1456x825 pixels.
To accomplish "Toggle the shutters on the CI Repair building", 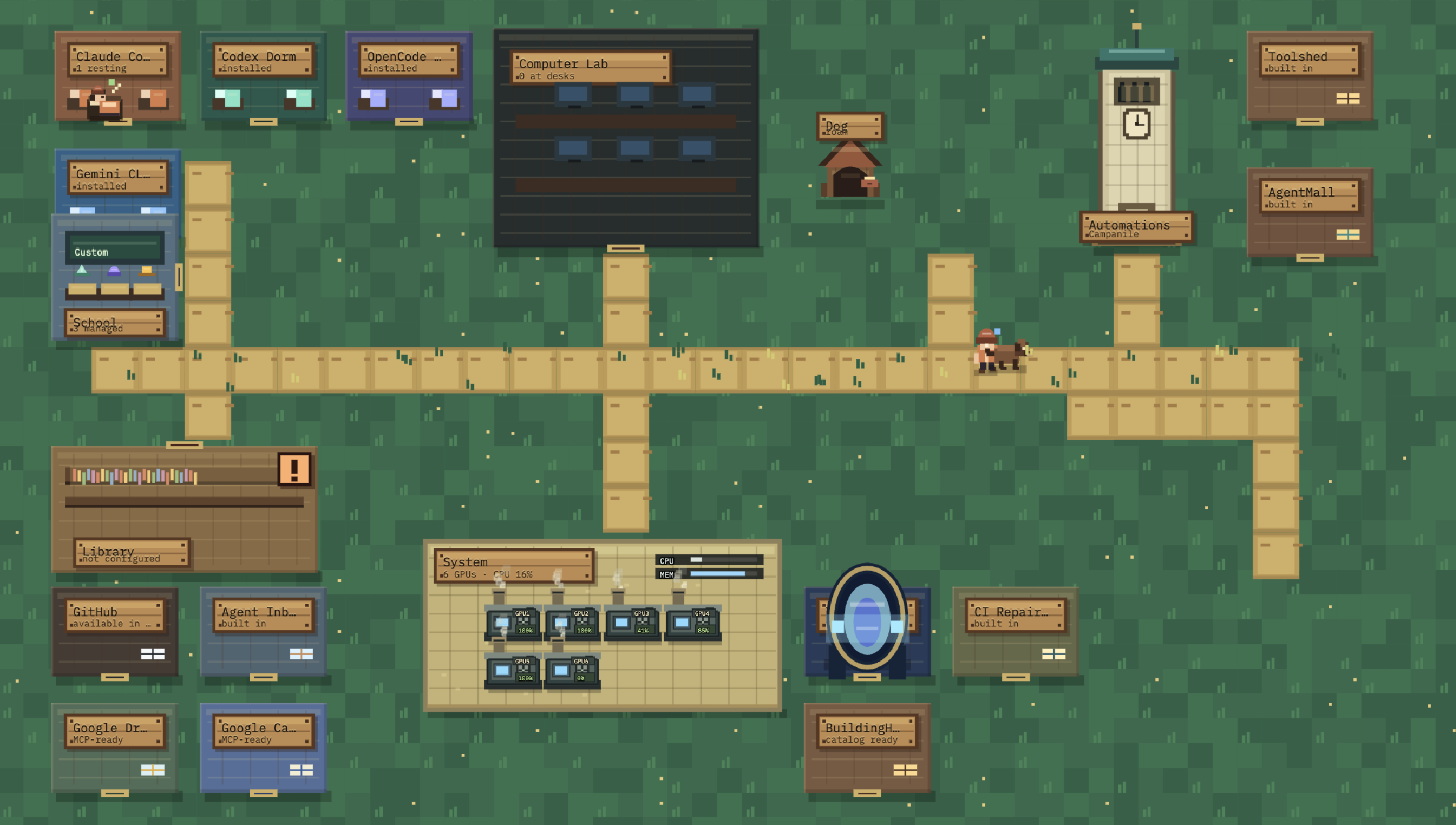I will coord(1055,653).
